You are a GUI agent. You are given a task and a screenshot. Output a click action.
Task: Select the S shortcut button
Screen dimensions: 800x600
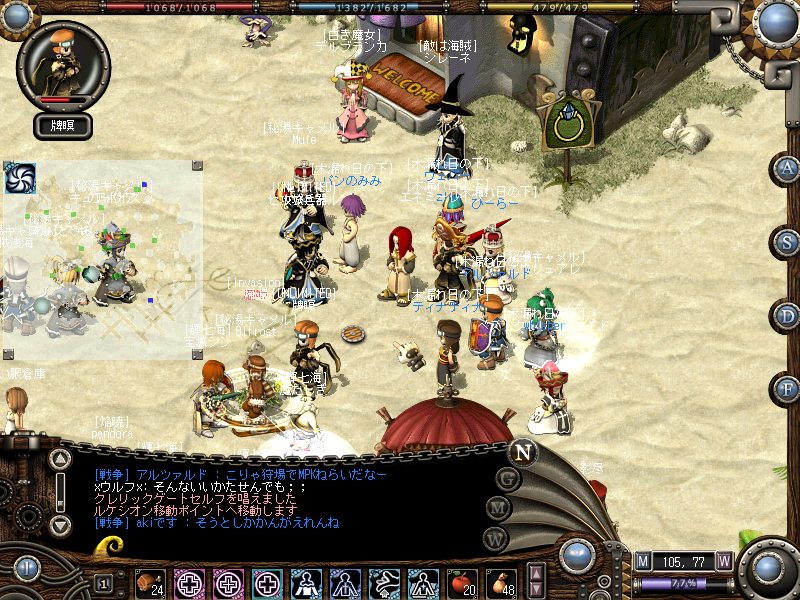(788, 242)
